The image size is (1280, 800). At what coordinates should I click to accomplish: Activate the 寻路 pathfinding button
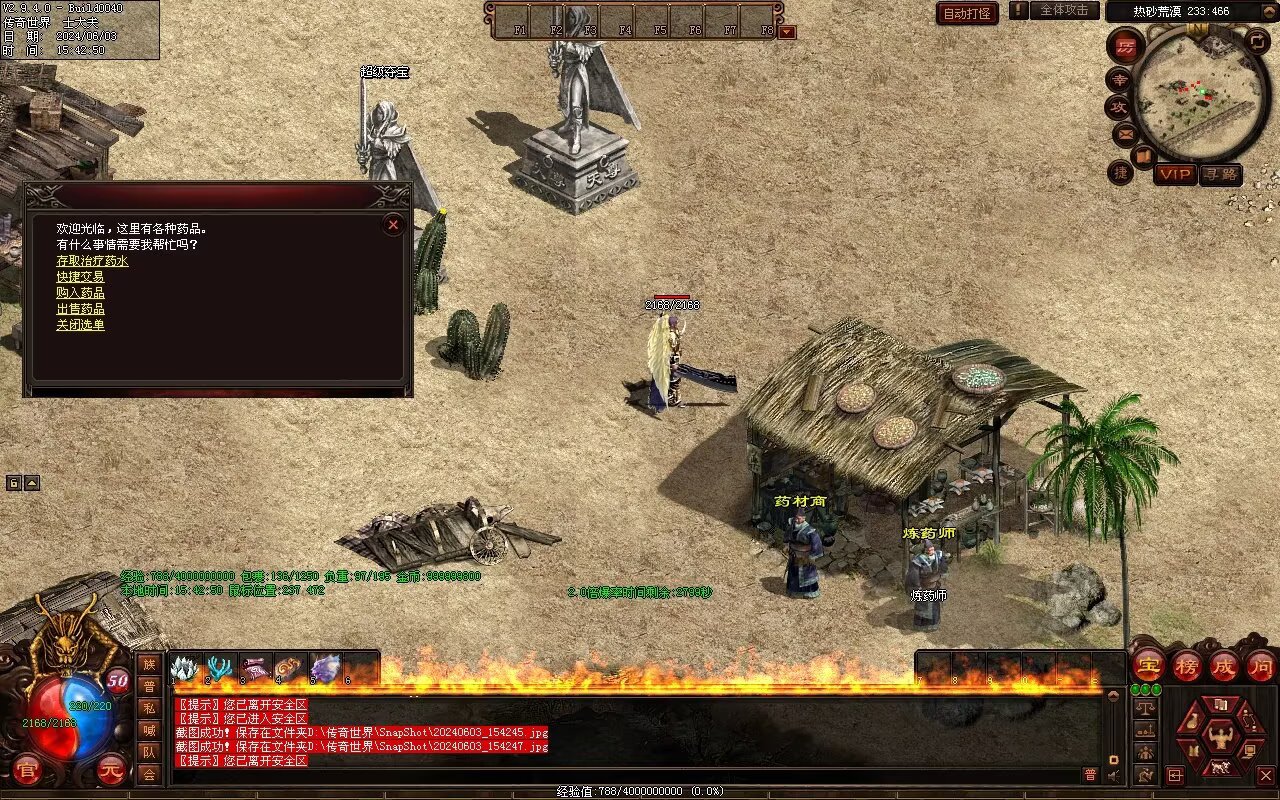pyautogui.click(x=1220, y=174)
